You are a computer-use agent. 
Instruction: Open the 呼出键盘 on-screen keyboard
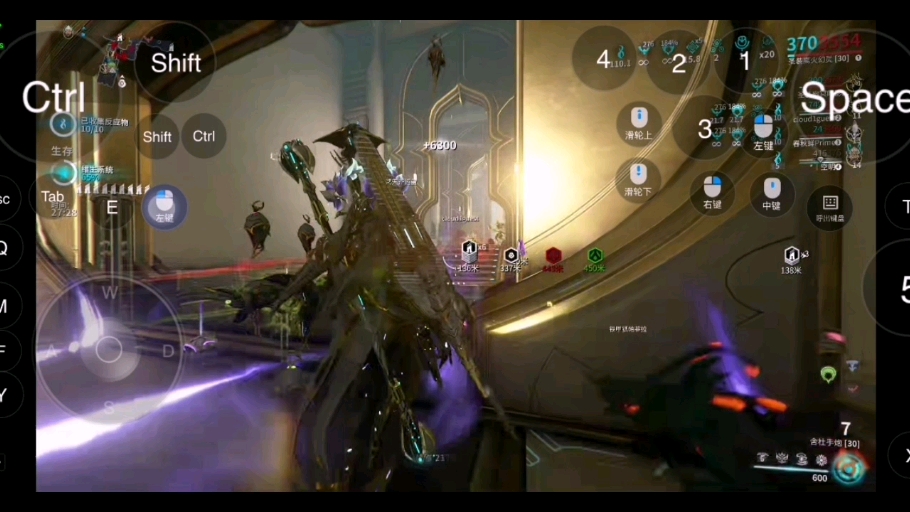point(830,207)
